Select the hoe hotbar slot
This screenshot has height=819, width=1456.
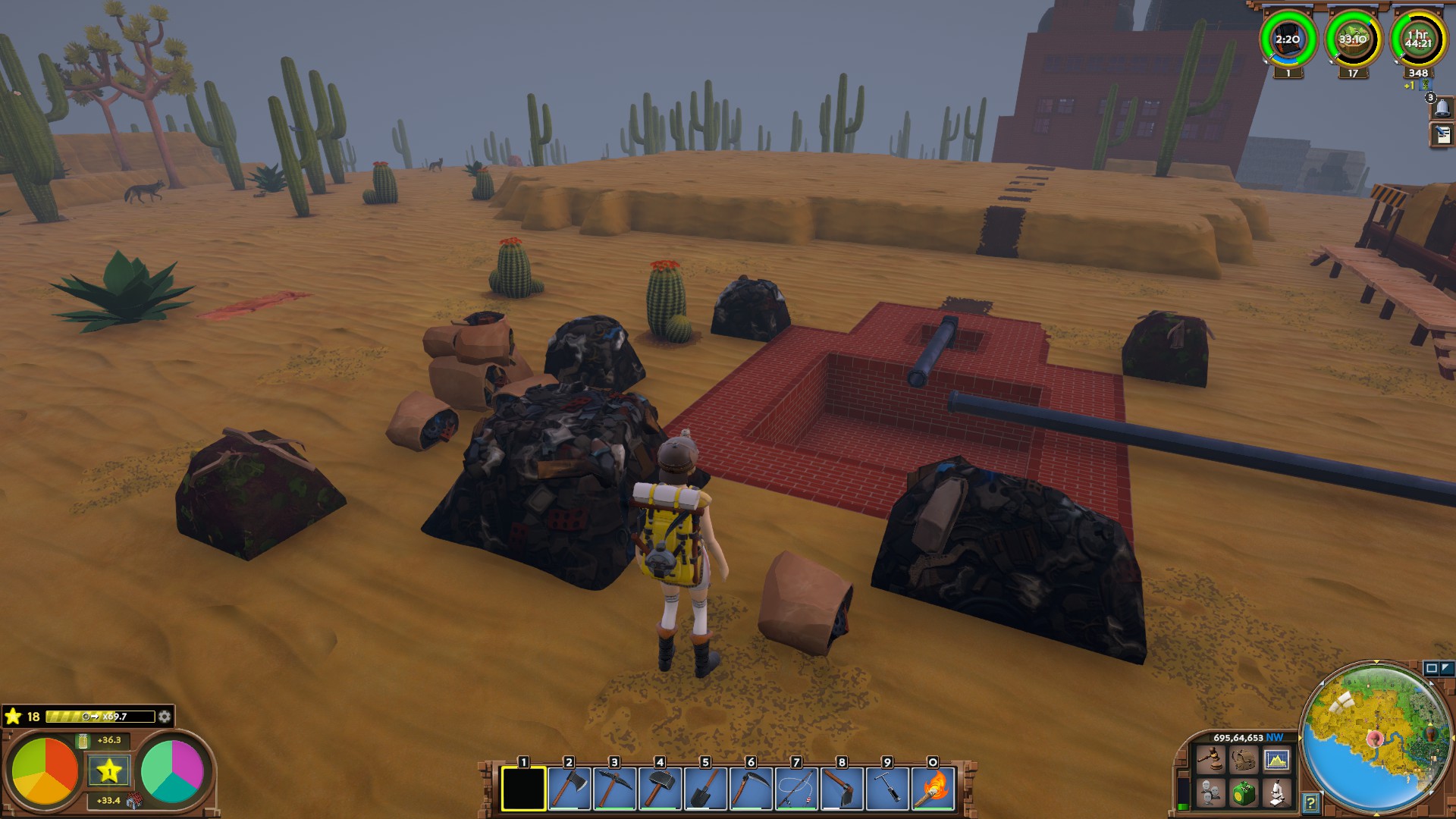[x=842, y=789]
